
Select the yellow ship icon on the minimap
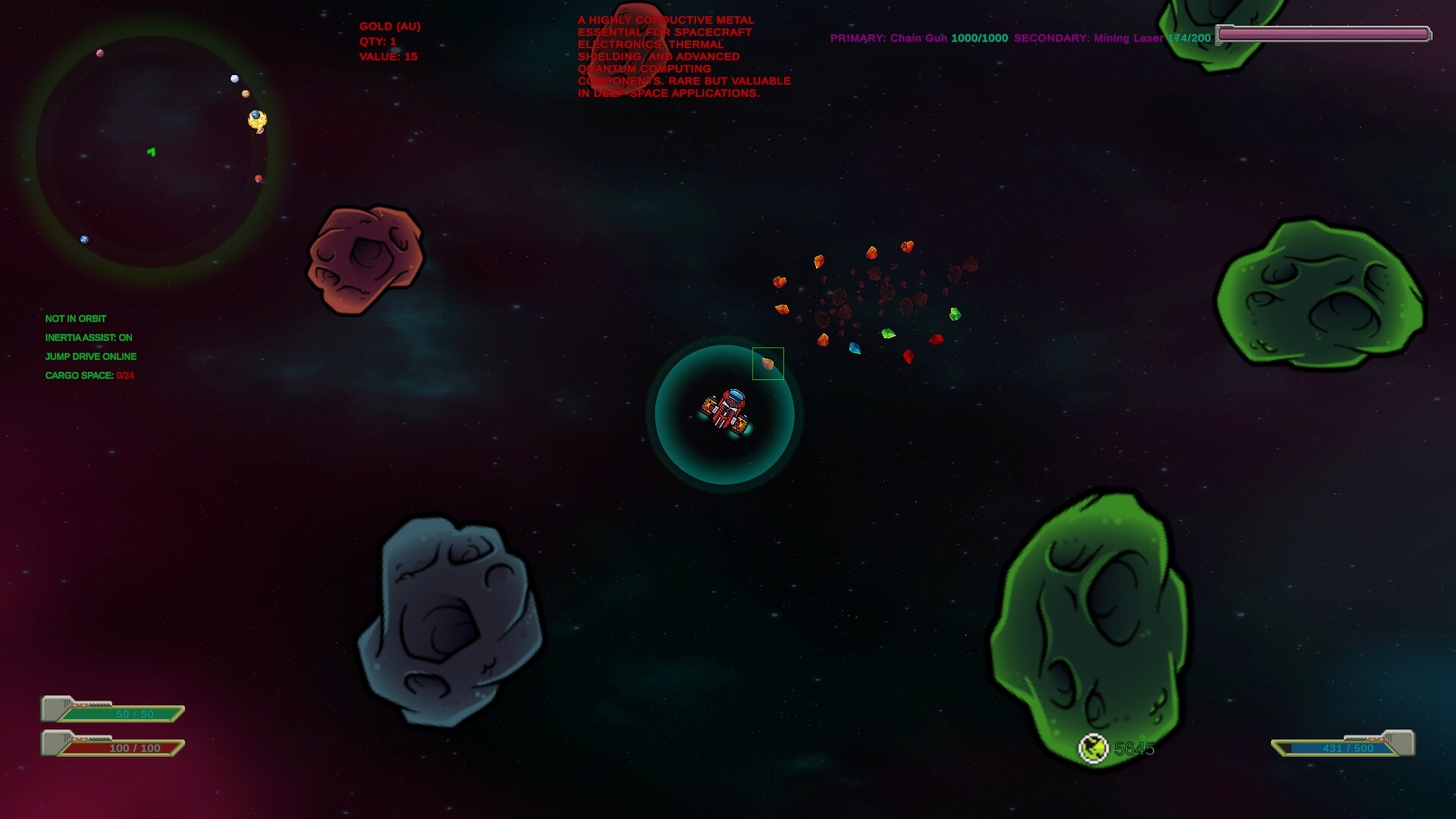point(256,119)
